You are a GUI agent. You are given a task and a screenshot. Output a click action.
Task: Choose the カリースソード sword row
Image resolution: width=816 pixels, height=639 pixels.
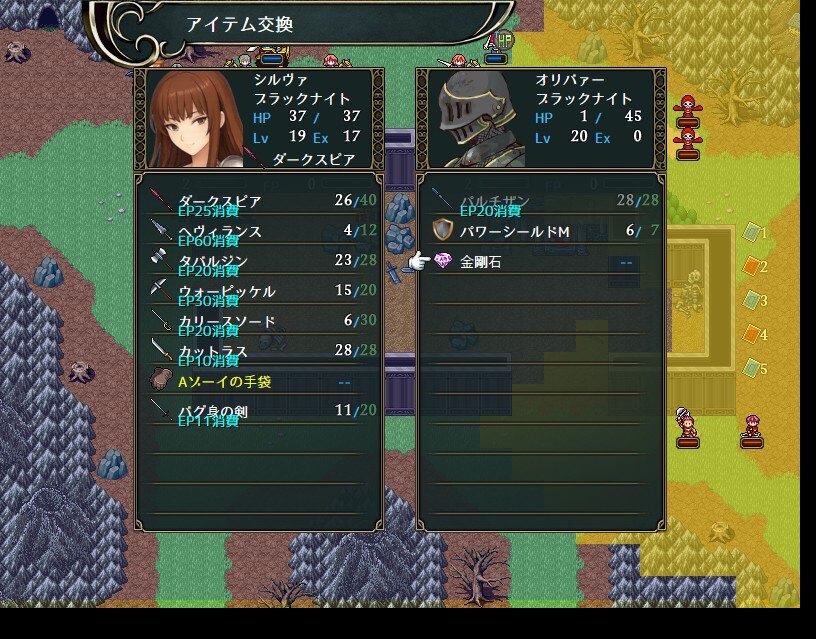tap(258, 322)
